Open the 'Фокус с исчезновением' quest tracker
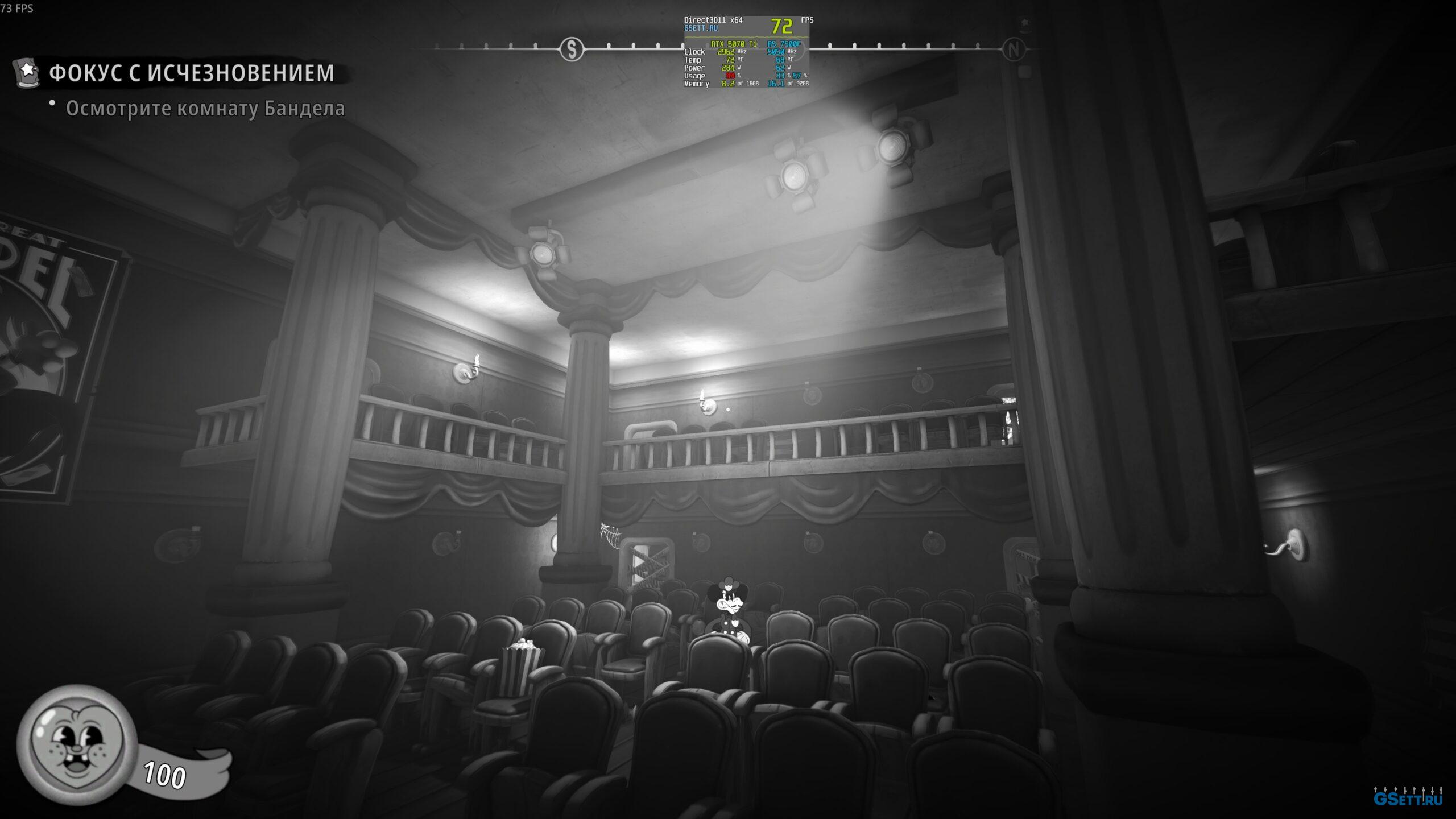1456x819 pixels. 192,73
